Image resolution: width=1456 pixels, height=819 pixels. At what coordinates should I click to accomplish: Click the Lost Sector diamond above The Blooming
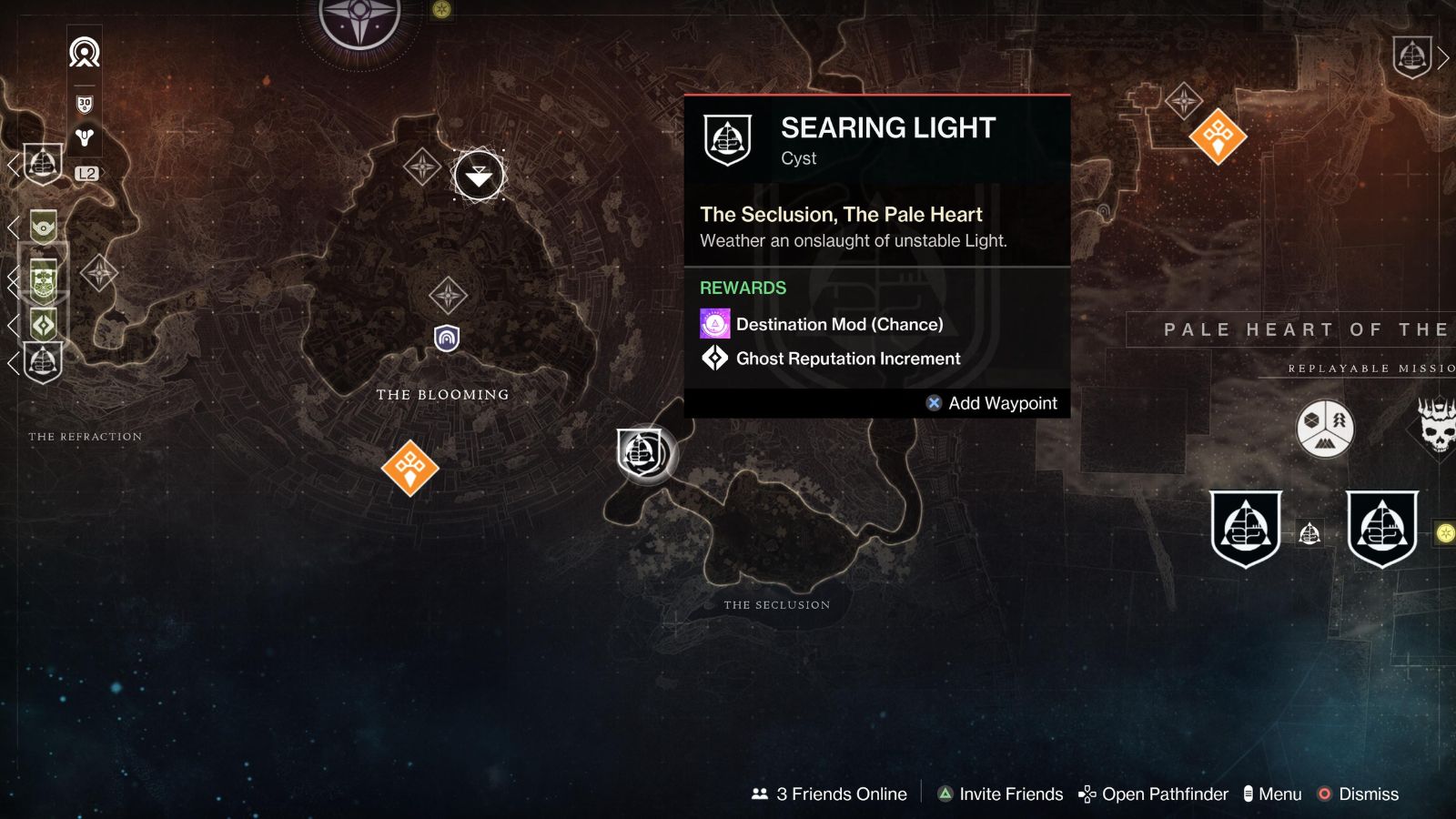coord(421,167)
